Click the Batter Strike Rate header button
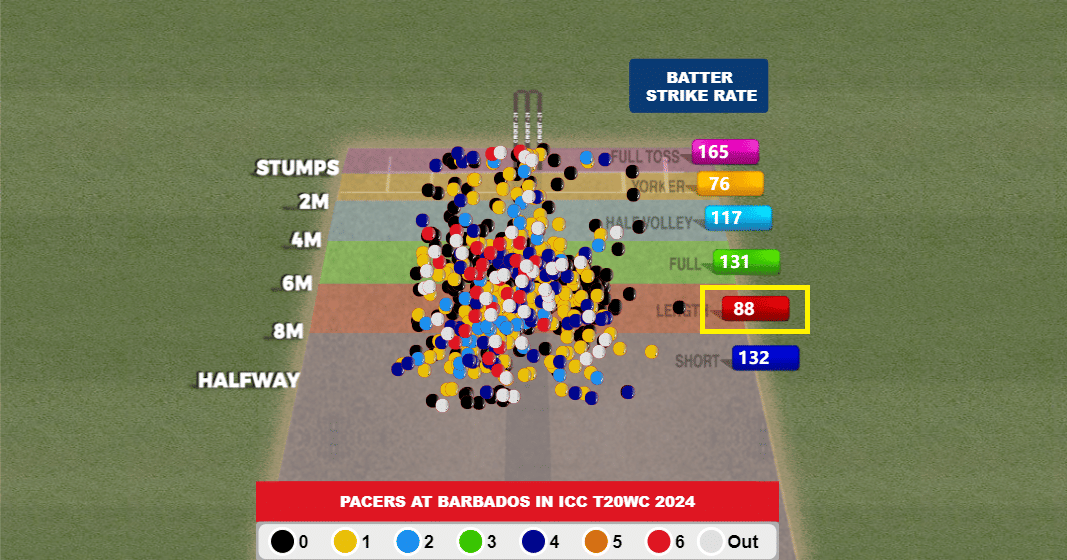1067x560 pixels. point(698,86)
